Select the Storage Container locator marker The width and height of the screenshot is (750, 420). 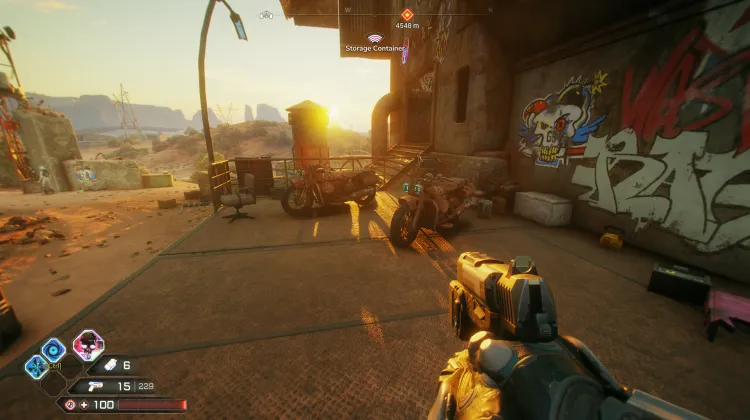[x=375, y=38]
